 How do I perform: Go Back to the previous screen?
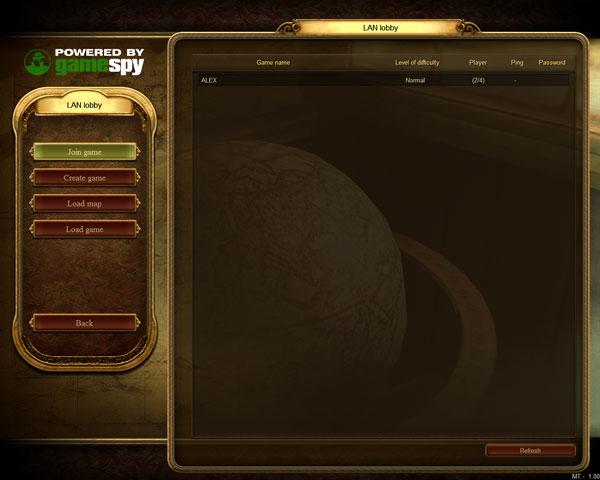85,323
